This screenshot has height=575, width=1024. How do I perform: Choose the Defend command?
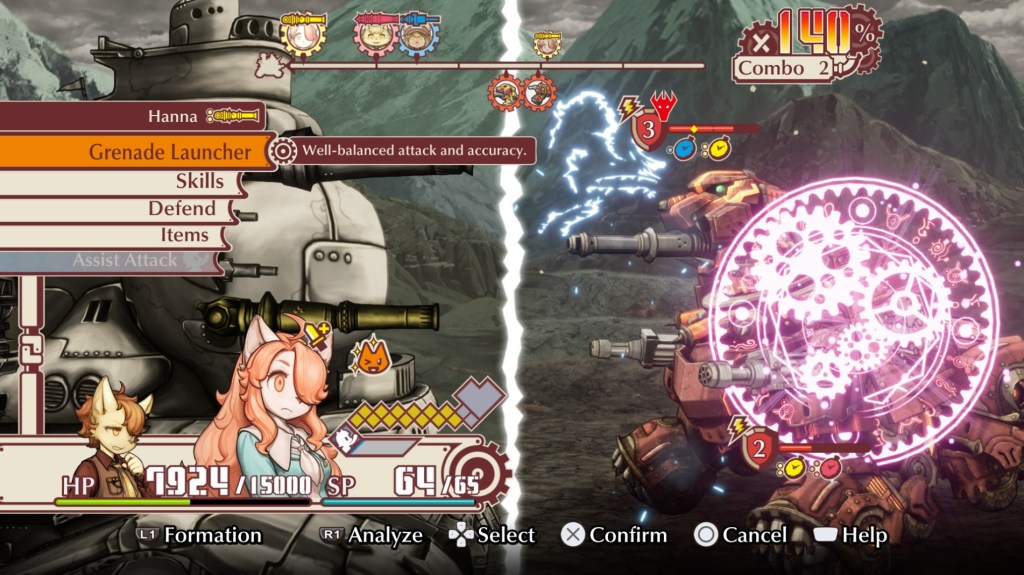point(182,208)
